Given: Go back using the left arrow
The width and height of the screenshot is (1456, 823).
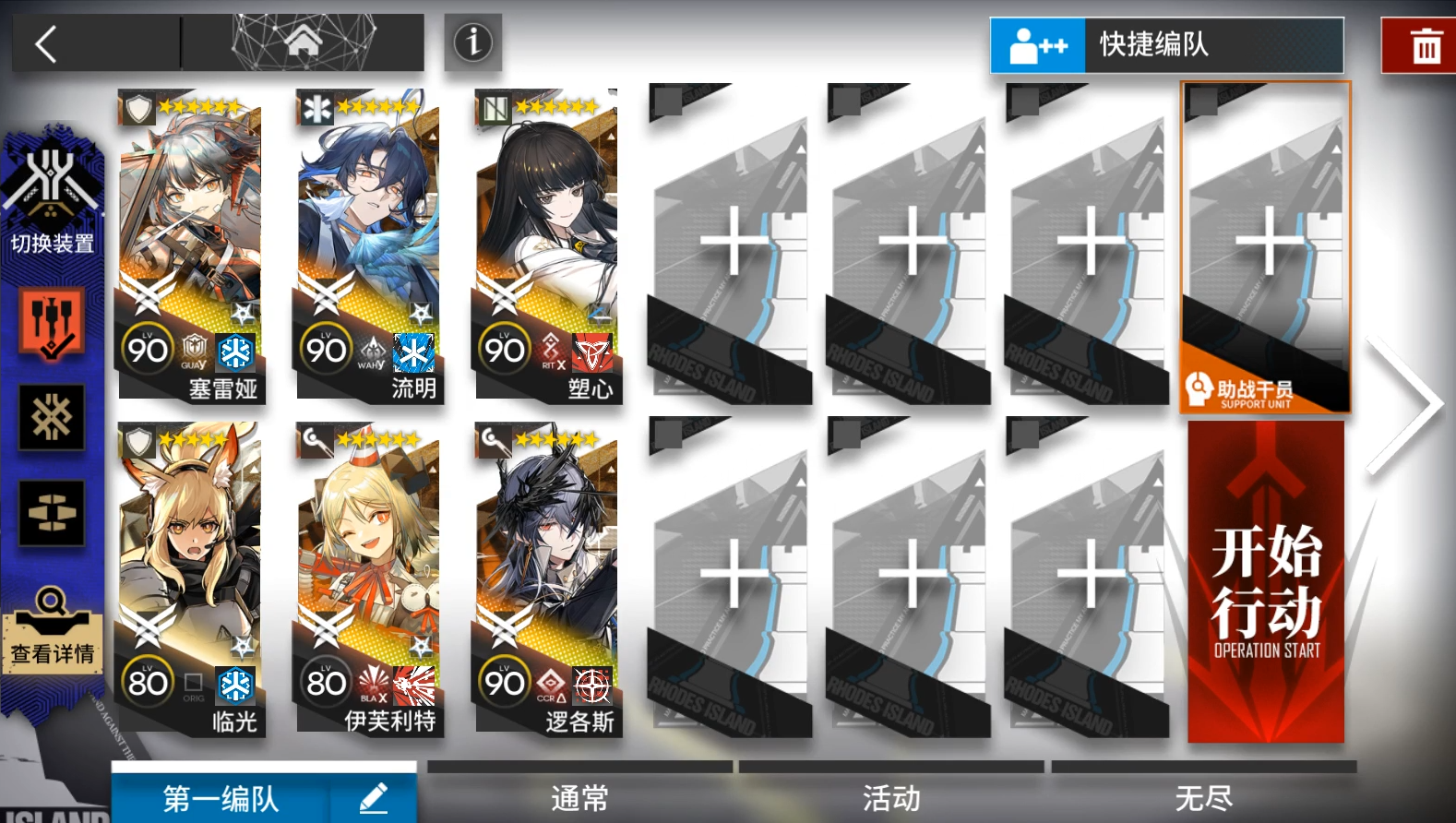Looking at the screenshot, I should point(46,42).
